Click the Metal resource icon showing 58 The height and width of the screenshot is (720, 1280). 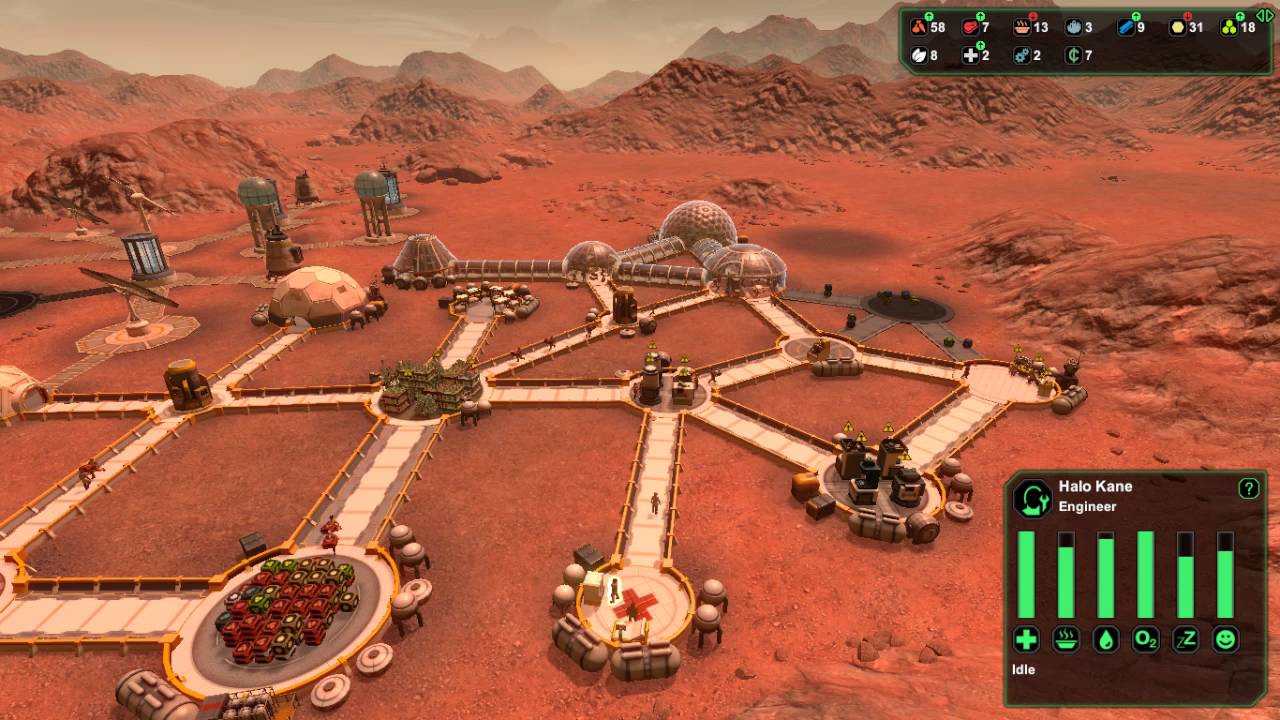pos(918,27)
